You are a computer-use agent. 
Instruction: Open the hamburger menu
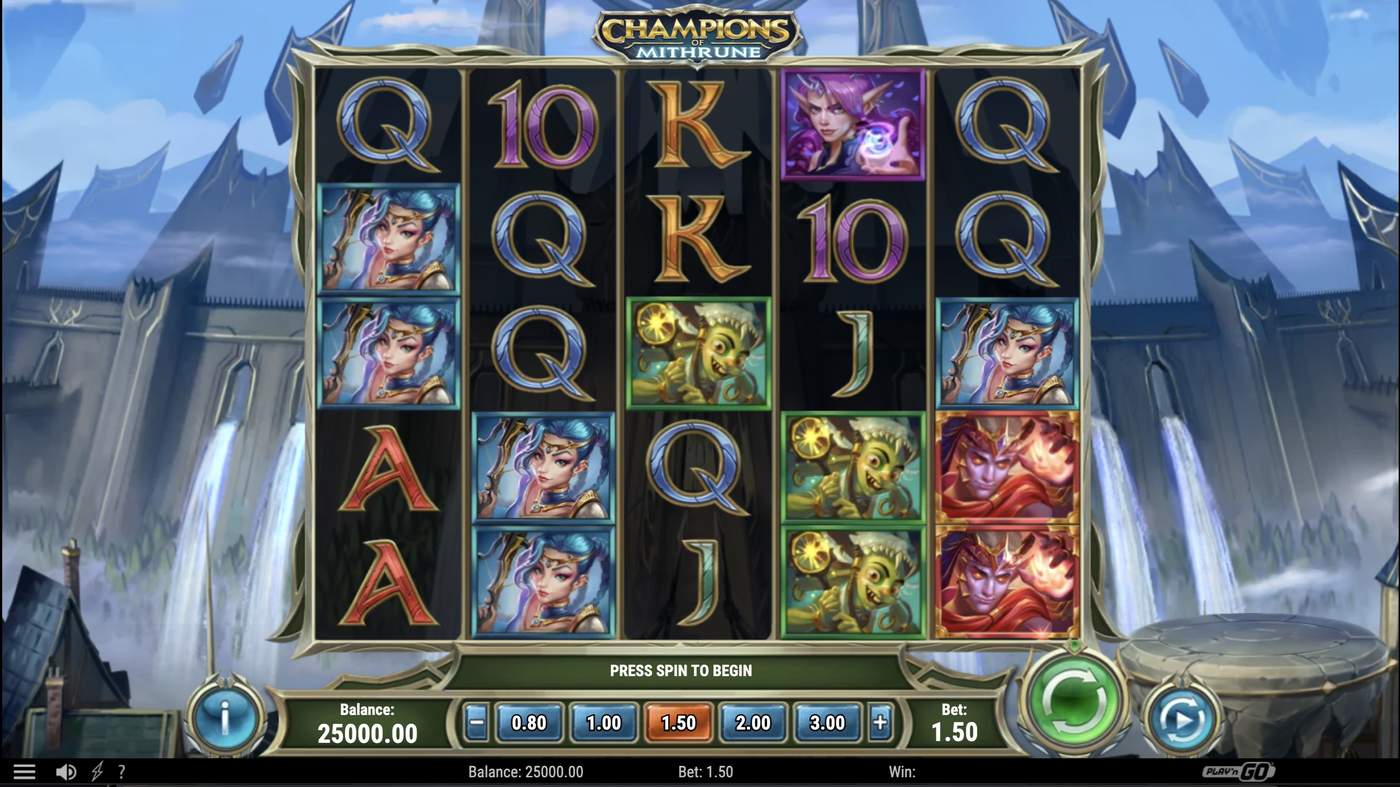click(x=27, y=770)
